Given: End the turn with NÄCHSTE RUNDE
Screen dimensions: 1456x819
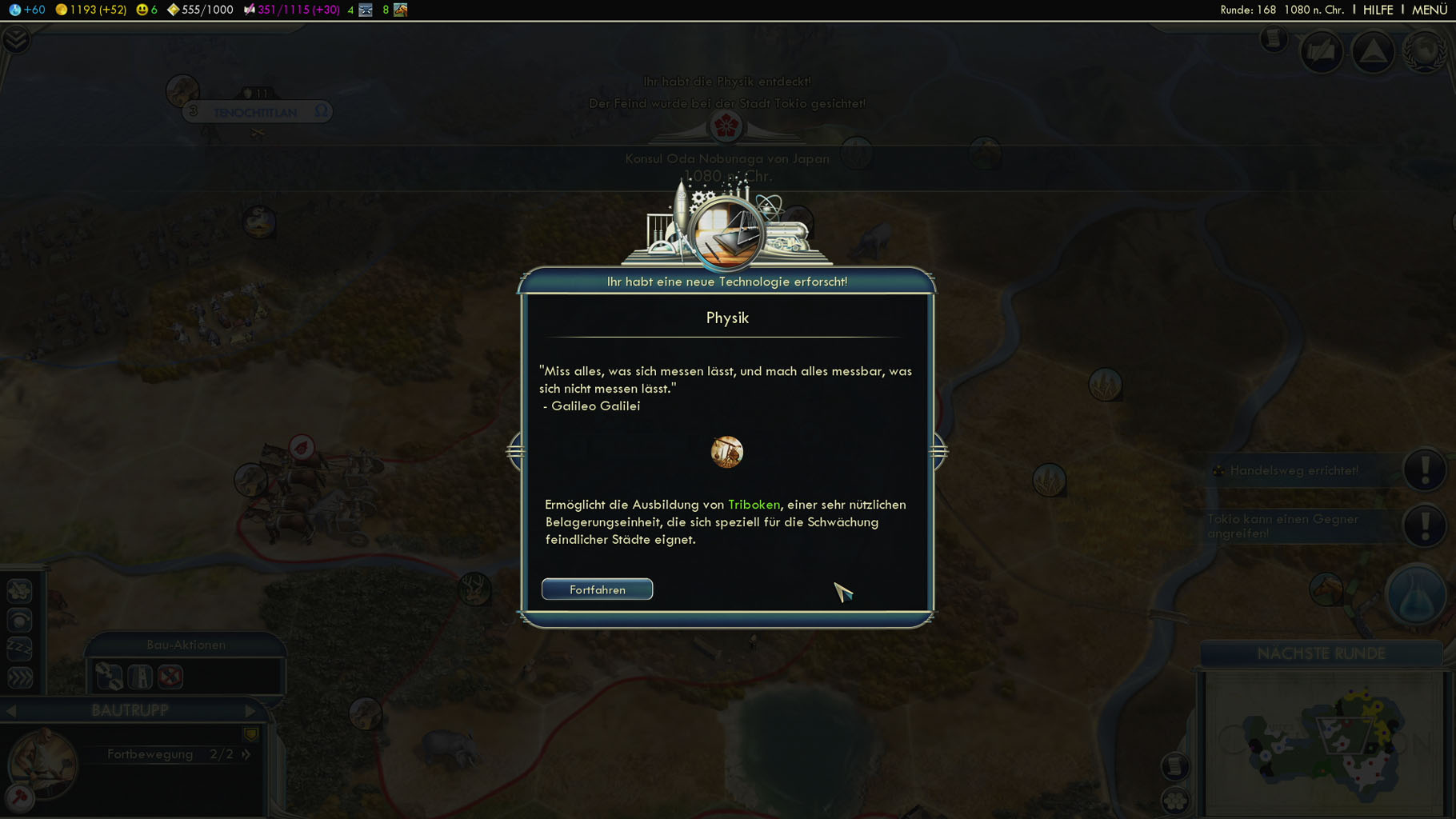Looking at the screenshot, I should (x=1321, y=653).
